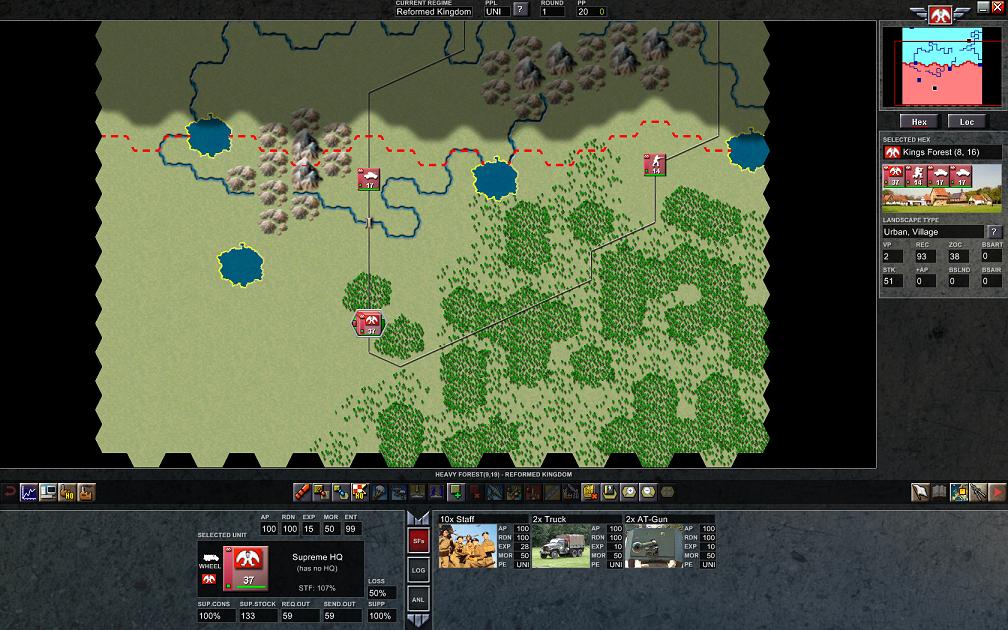Switch to the Loc info tab
Image resolution: width=1008 pixels, height=630 pixels.
(x=967, y=122)
